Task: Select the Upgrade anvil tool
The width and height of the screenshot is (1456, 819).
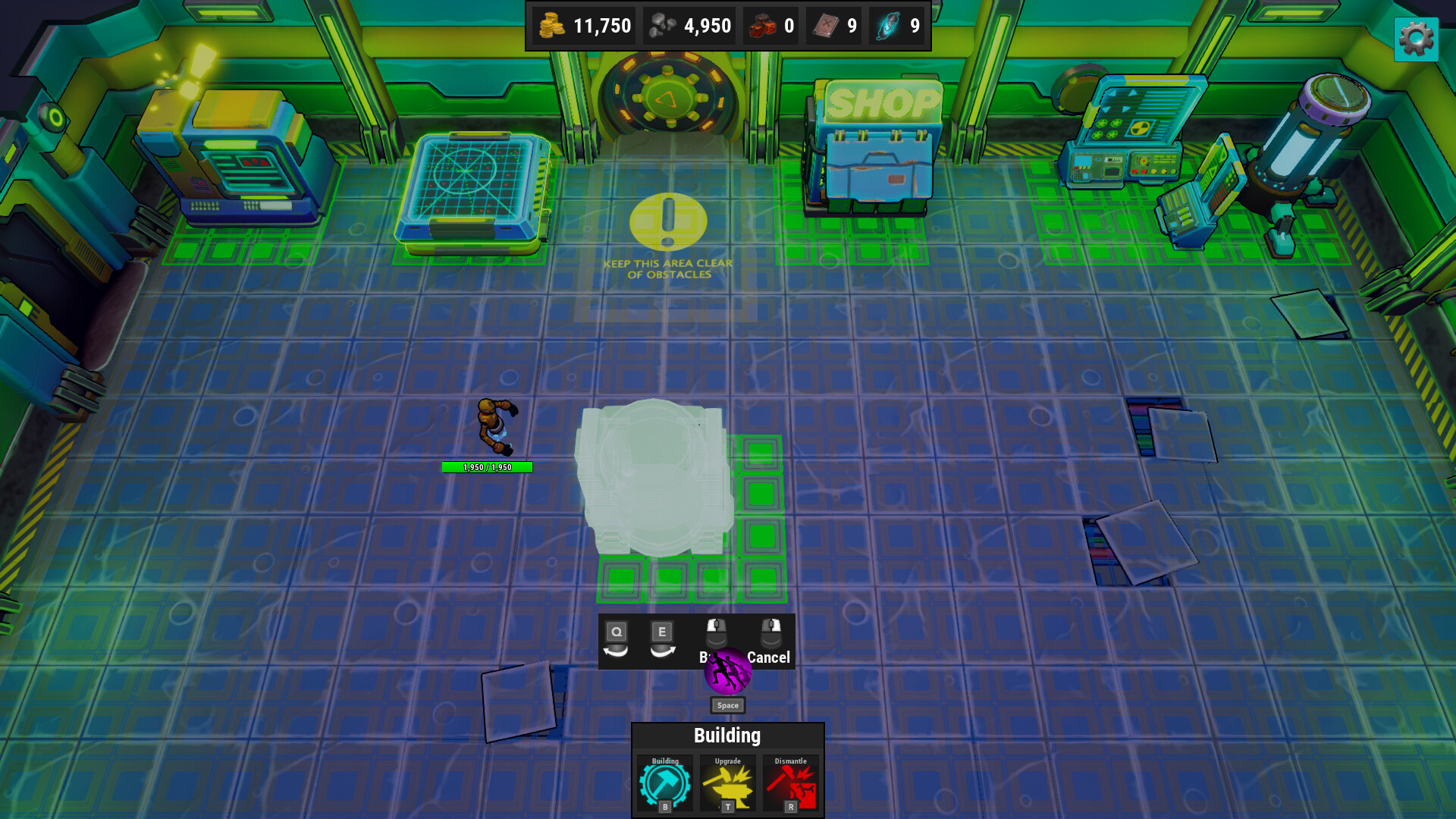Action: (726, 785)
